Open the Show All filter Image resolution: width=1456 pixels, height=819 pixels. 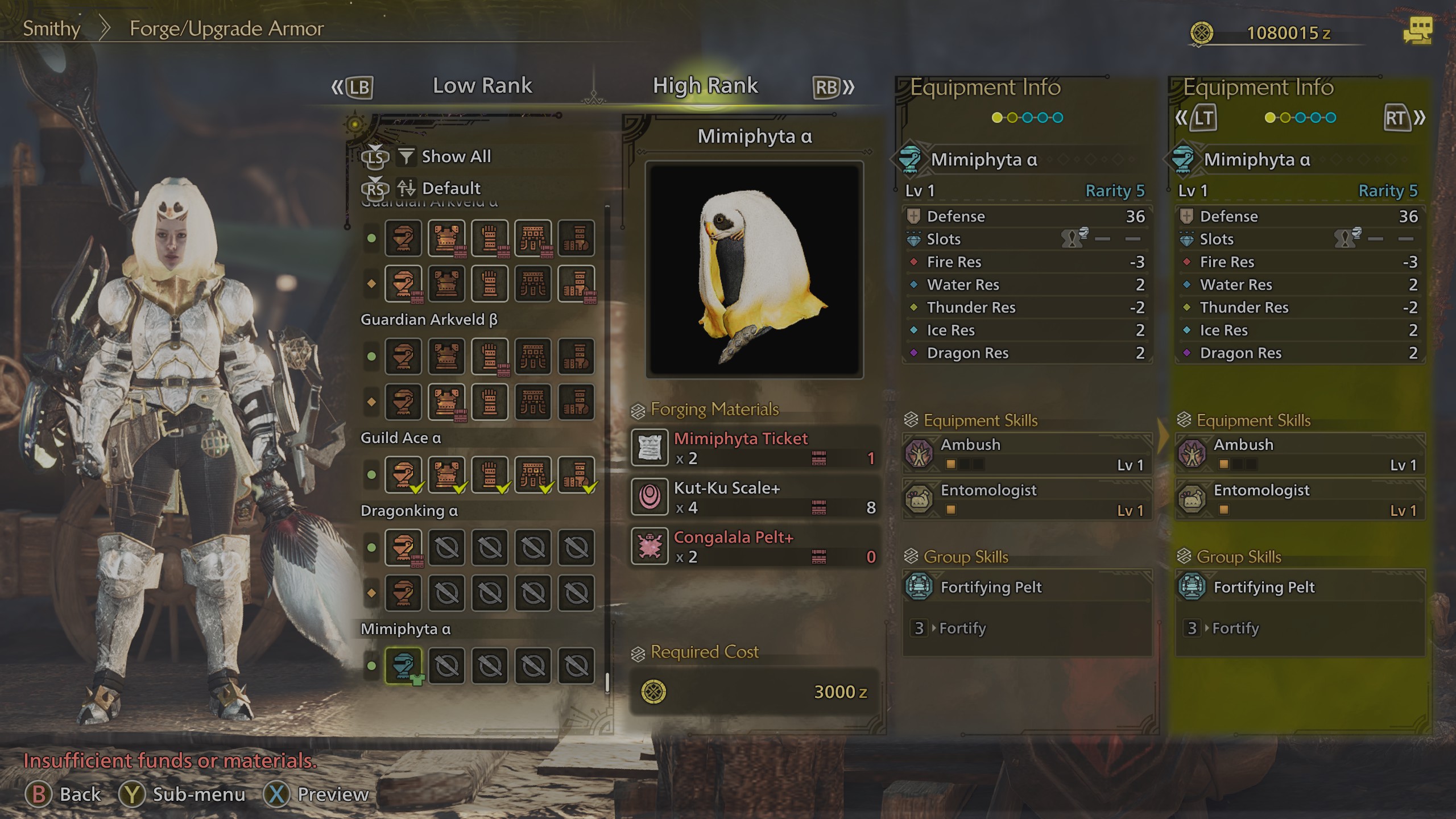456,156
